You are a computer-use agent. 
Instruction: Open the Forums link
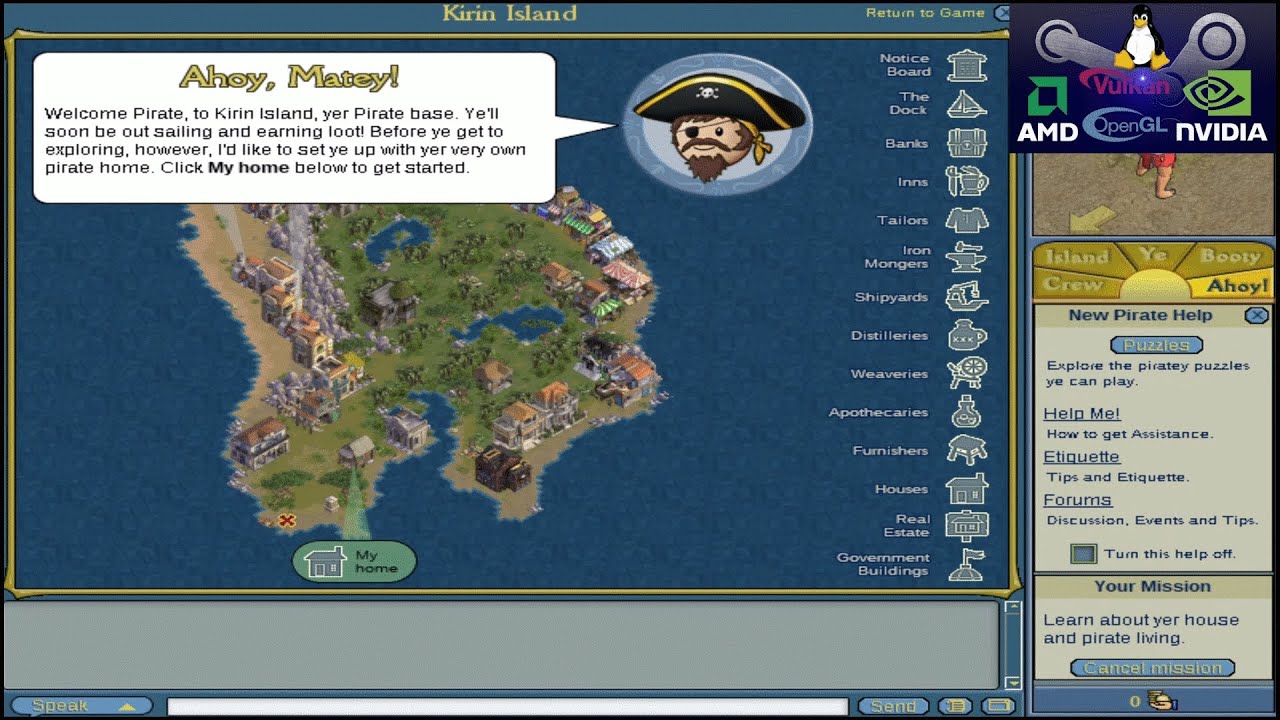tap(1077, 500)
